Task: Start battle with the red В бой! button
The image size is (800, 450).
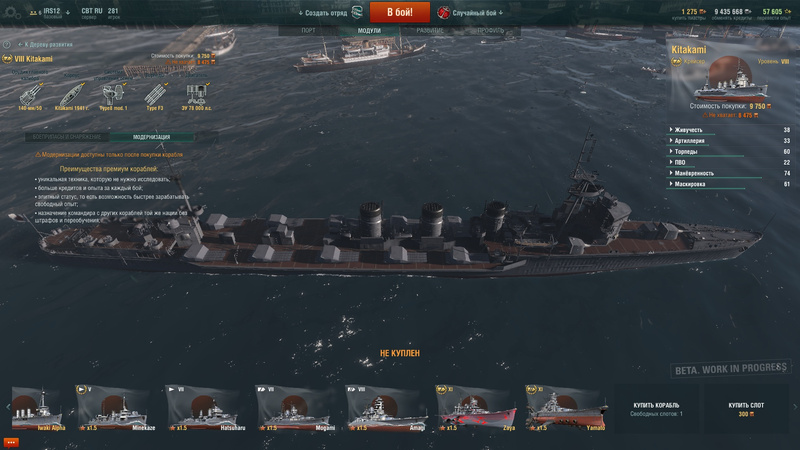Action: (x=399, y=12)
